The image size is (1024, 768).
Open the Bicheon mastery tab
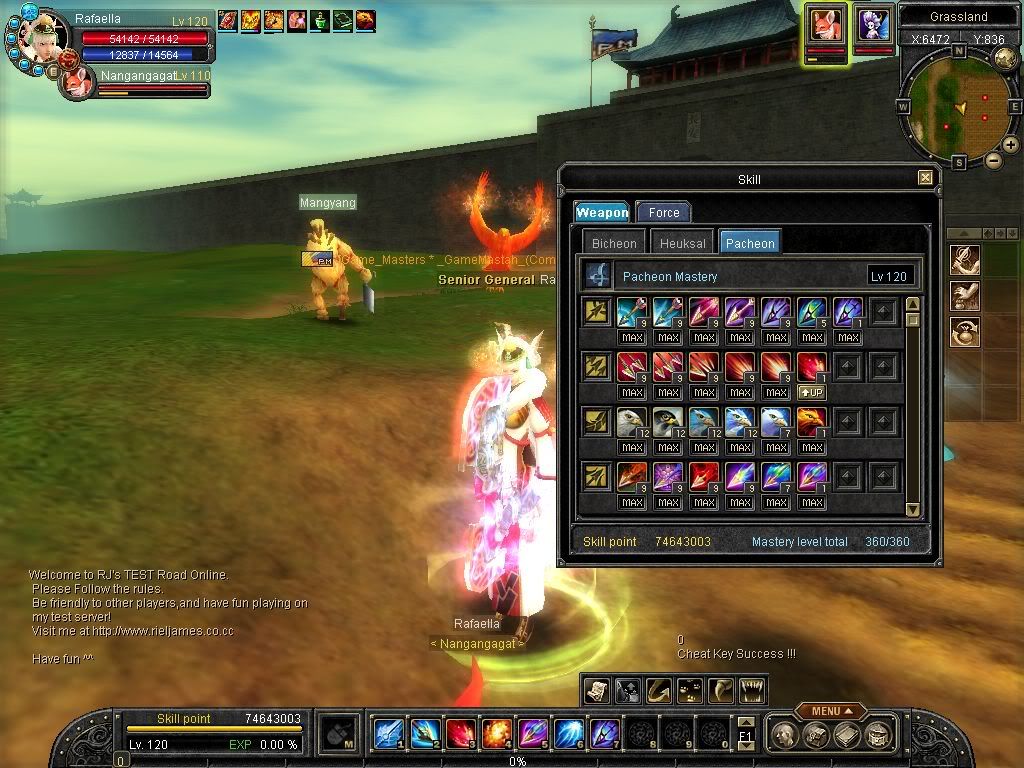(x=614, y=243)
